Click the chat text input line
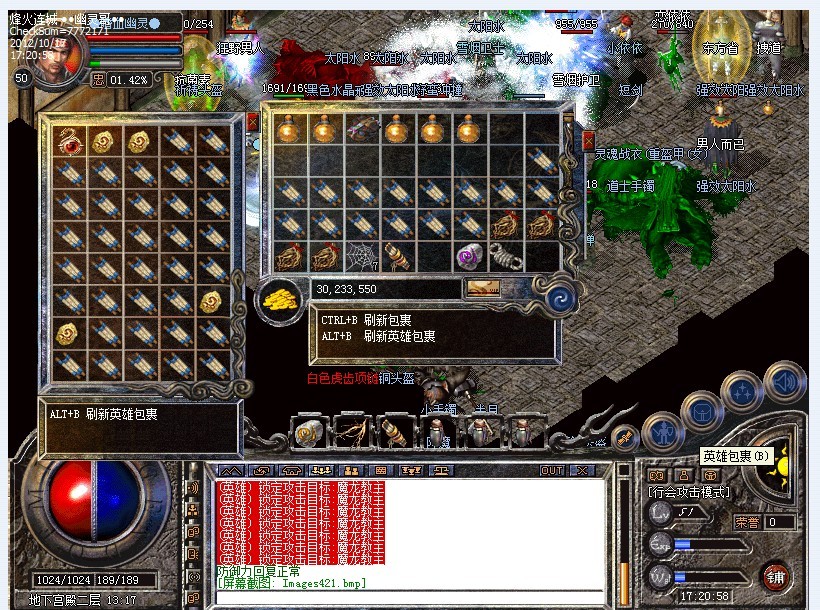820x610 pixels. tap(410, 597)
